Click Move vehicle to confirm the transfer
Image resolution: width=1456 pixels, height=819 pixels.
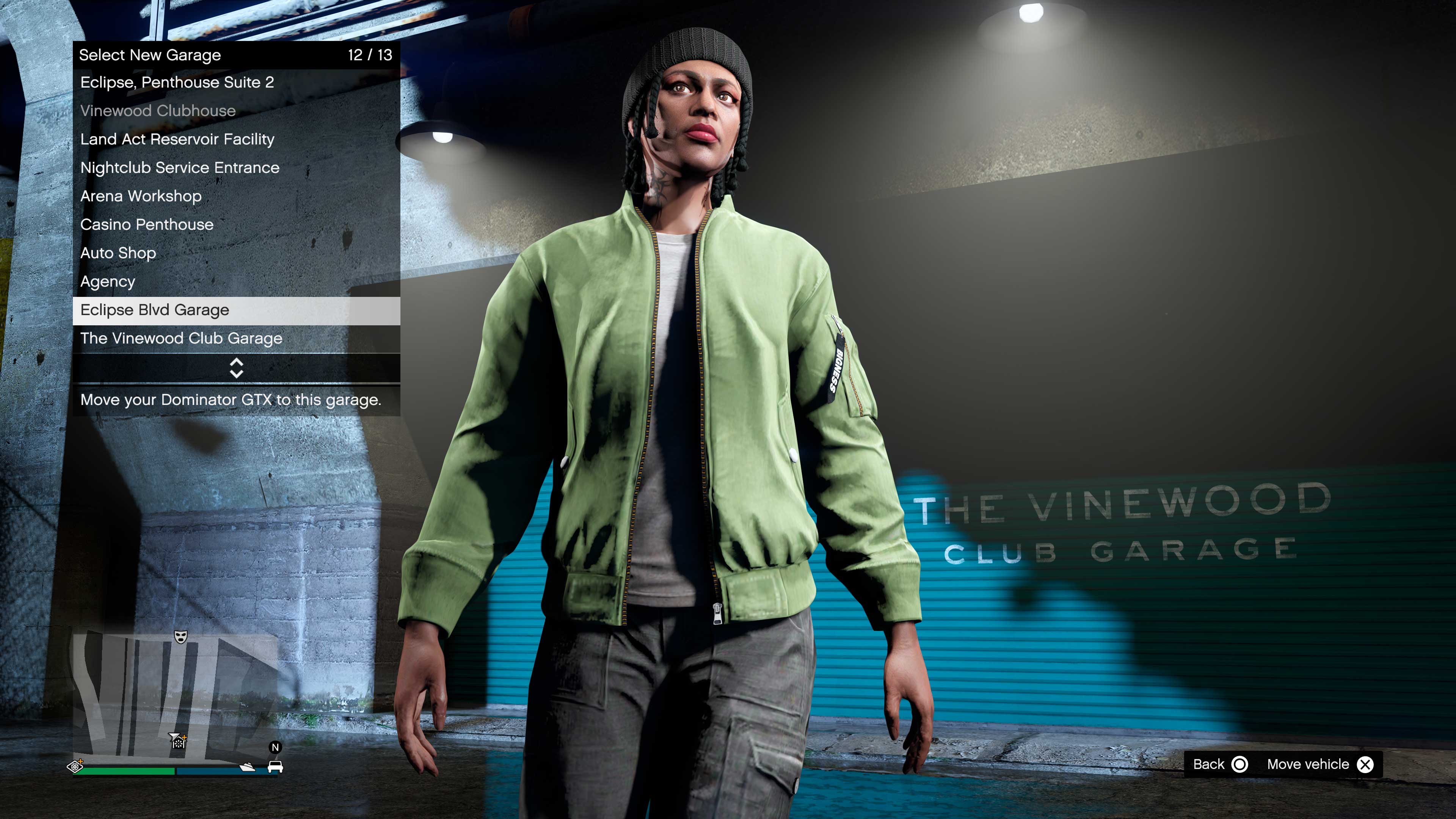(x=1310, y=764)
